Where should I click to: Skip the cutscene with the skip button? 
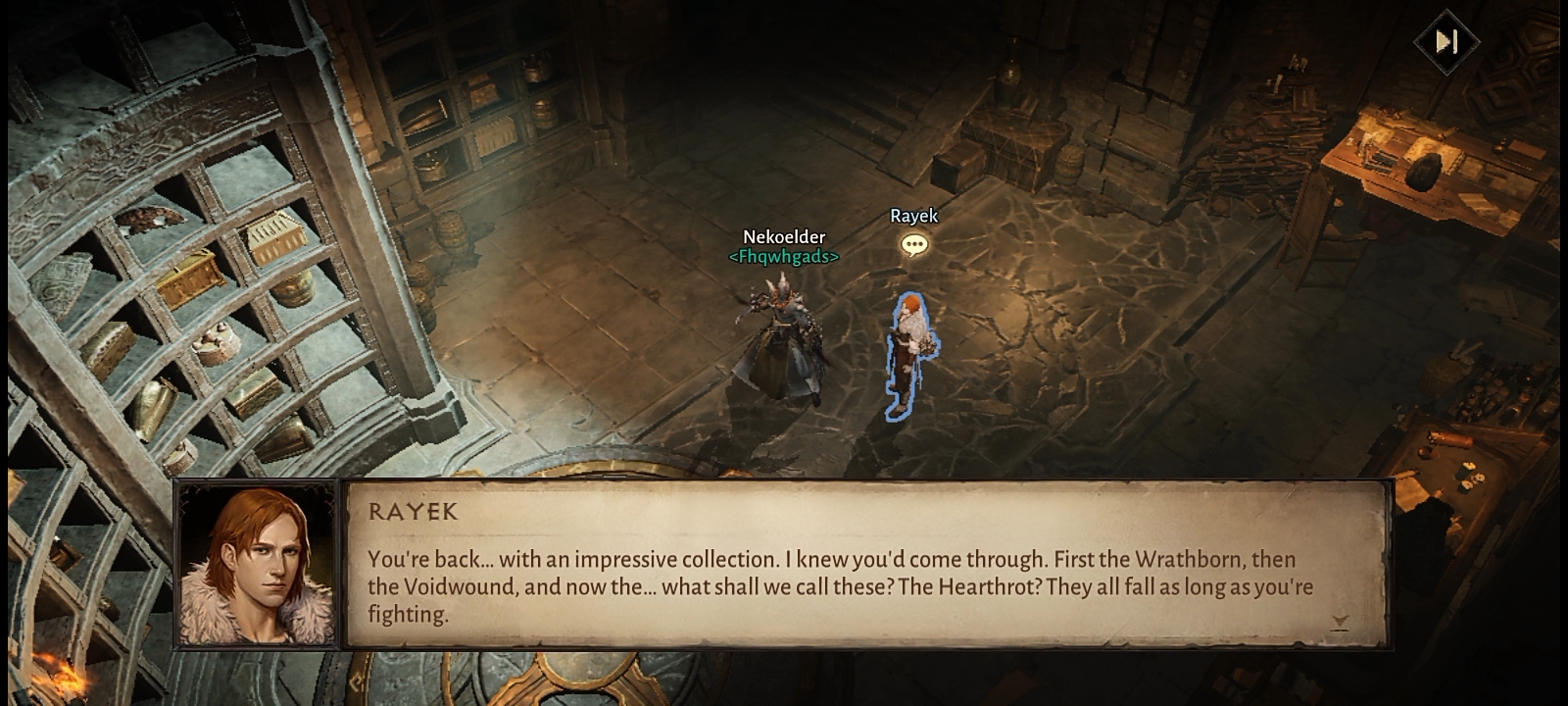(x=1446, y=41)
